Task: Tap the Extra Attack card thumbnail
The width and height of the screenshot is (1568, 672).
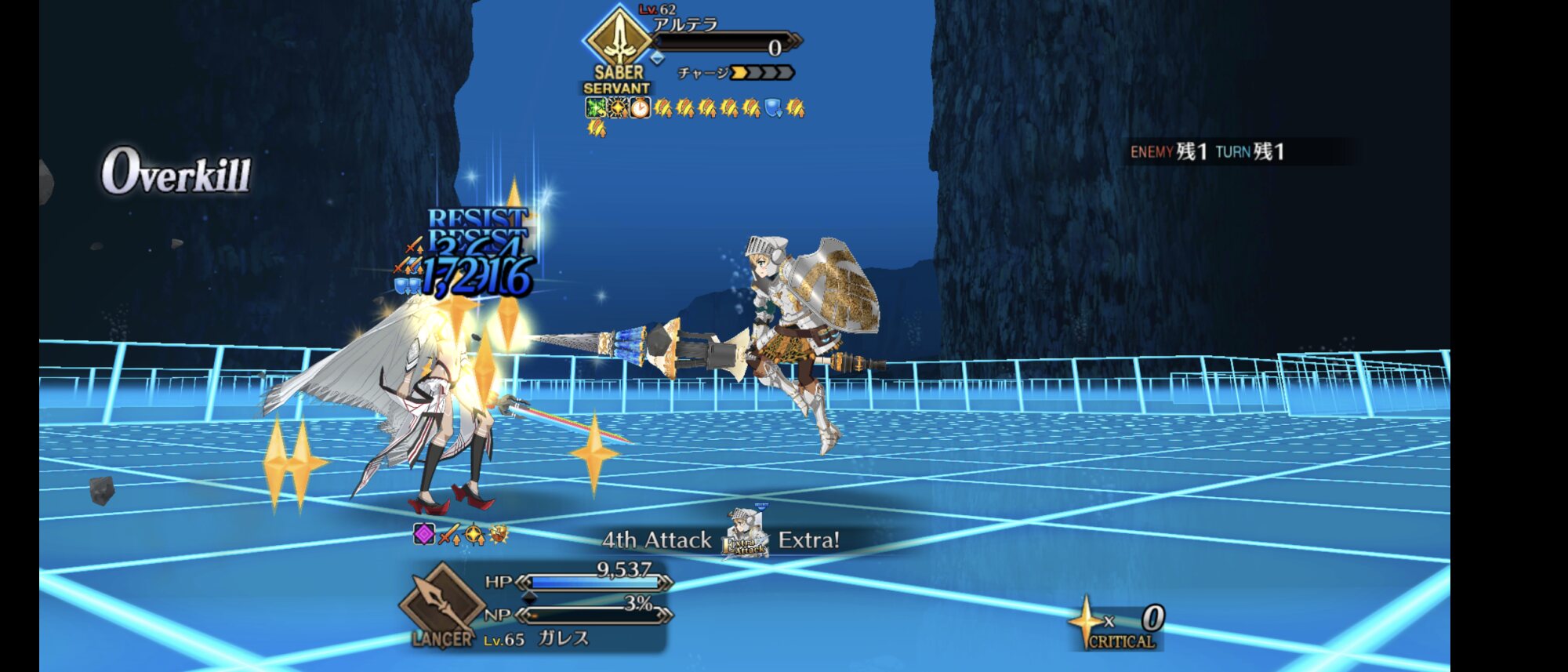Action: [746, 536]
